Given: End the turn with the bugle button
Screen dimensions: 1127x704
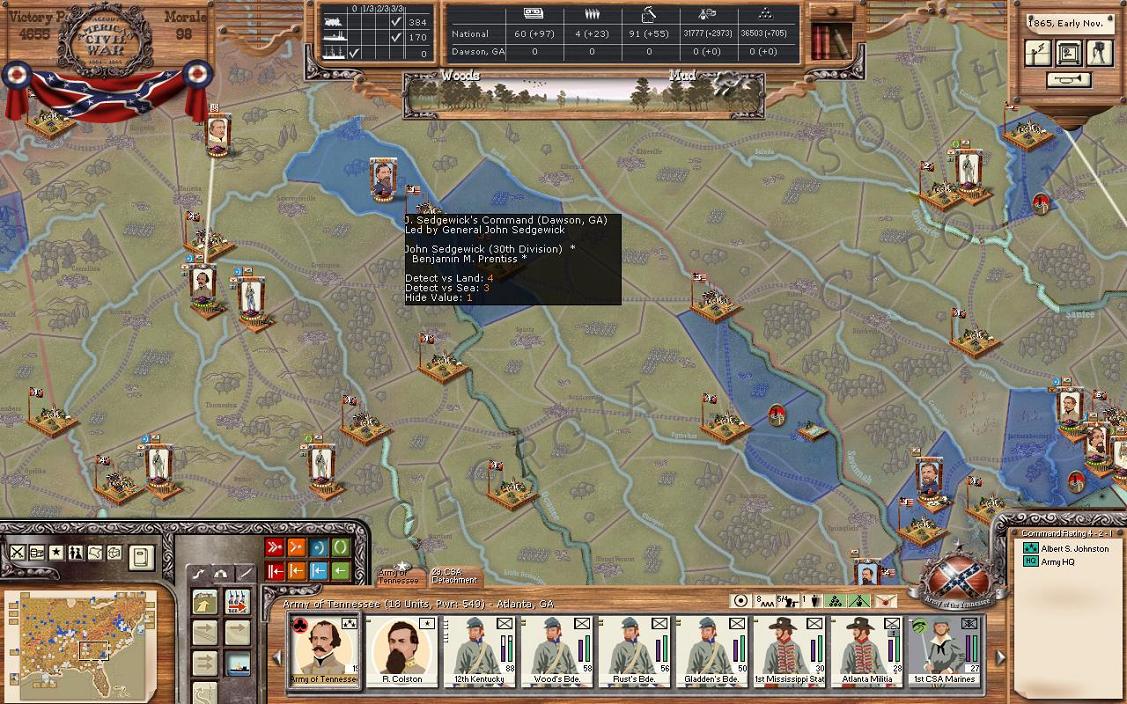Looking at the screenshot, I should 1069,80.
